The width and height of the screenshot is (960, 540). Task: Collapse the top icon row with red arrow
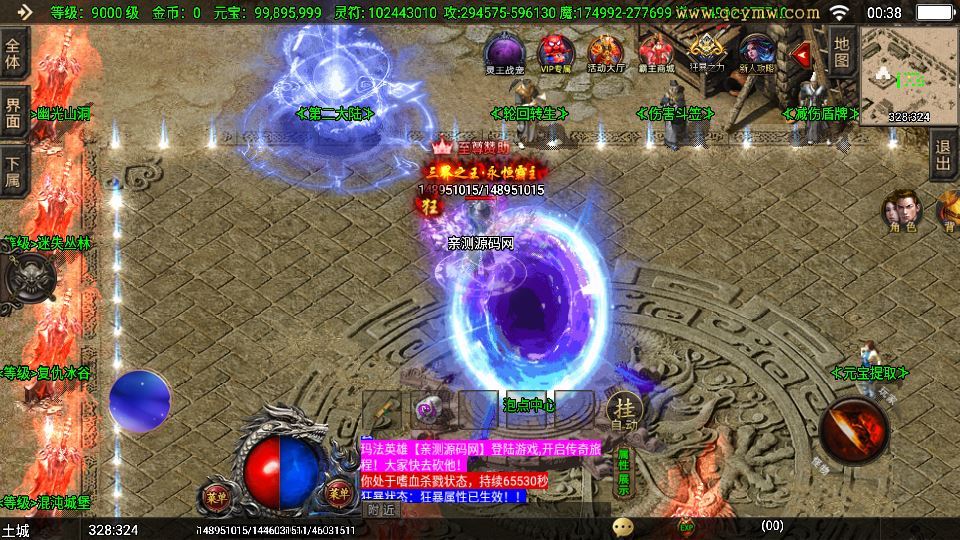point(800,52)
